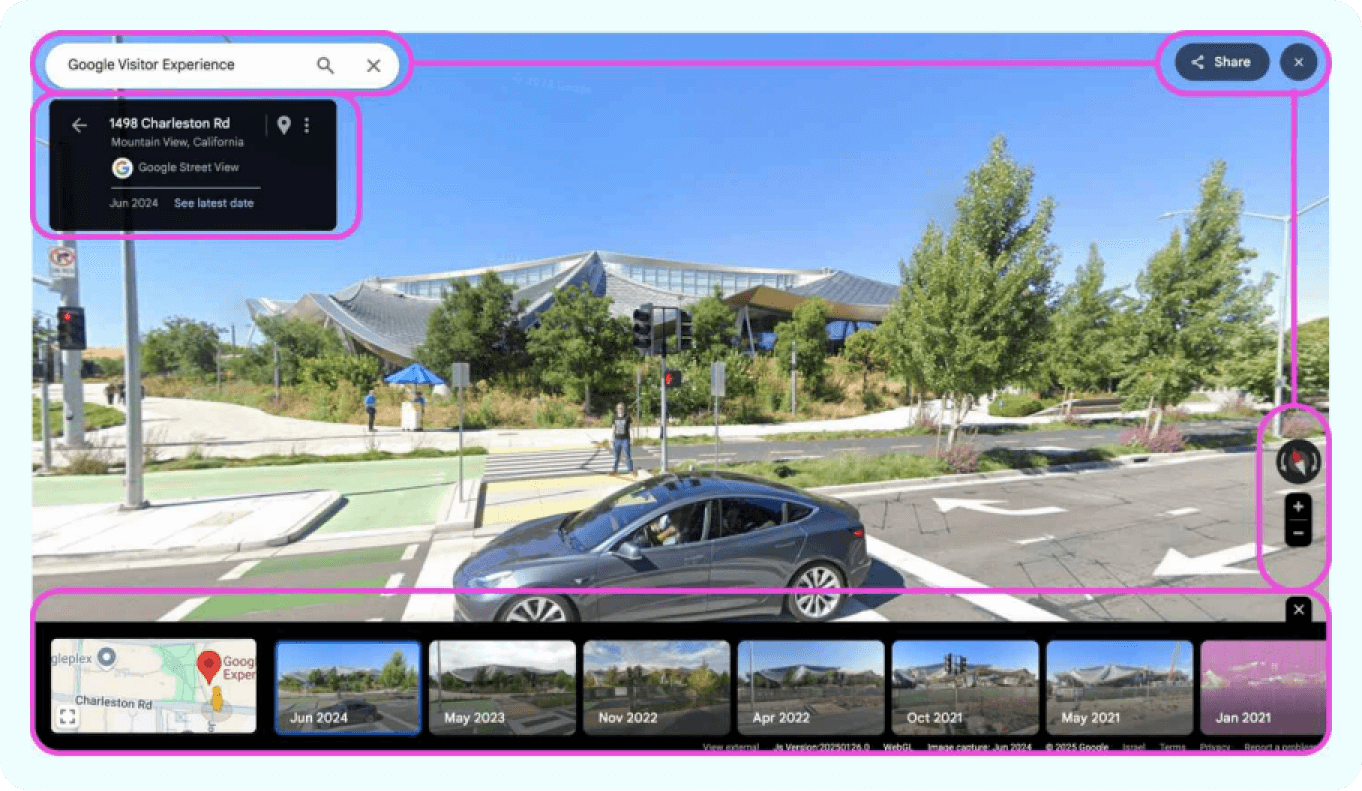The height and width of the screenshot is (791, 1362).
Task: Close the historical imagery panel
Action: pyautogui.click(x=1298, y=609)
